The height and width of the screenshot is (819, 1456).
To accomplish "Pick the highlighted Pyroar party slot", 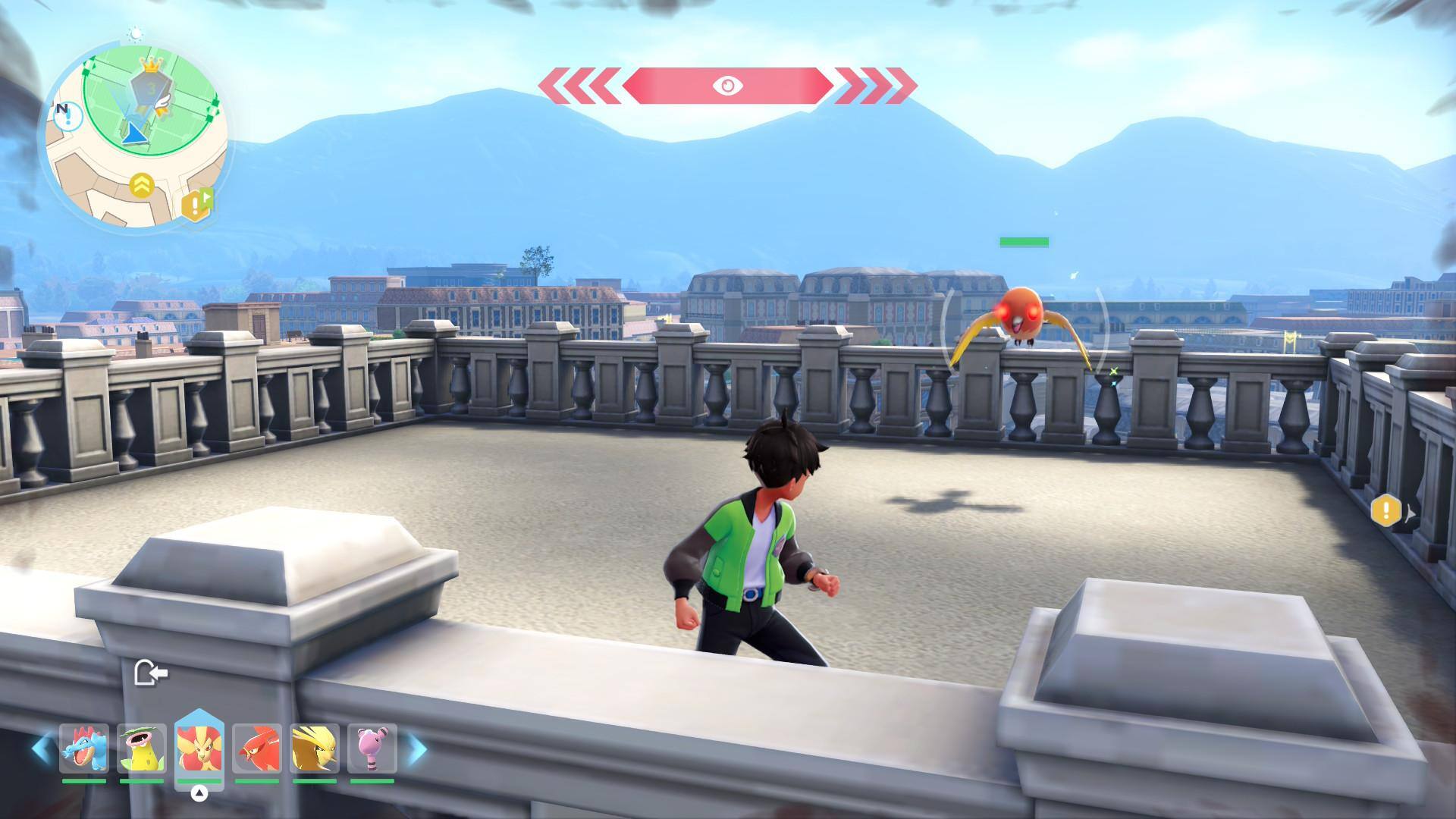I will [x=199, y=748].
